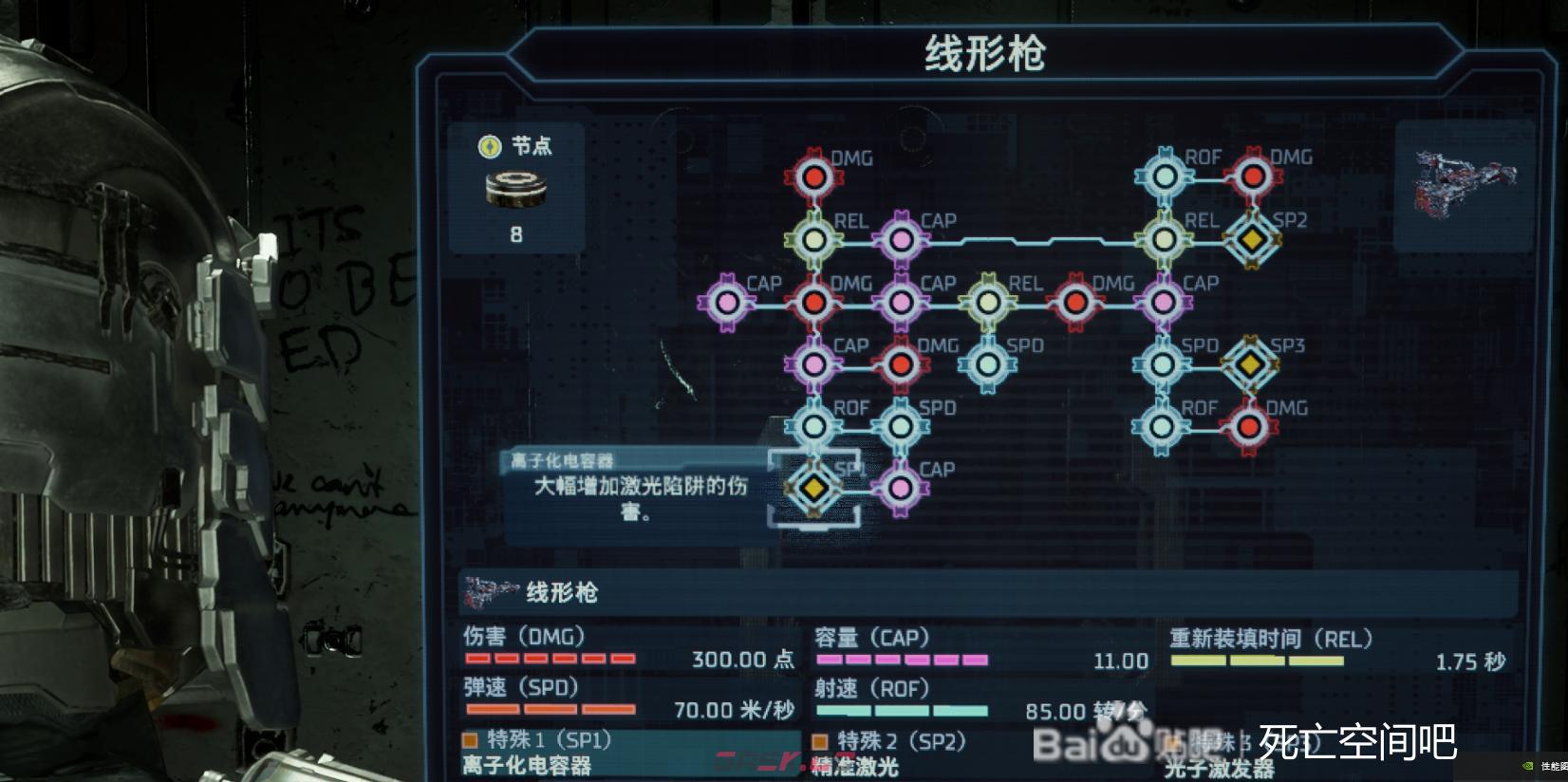Select the SP2 diamond node near REL
Screen dimensions: 1568x782
click(1253, 239)
